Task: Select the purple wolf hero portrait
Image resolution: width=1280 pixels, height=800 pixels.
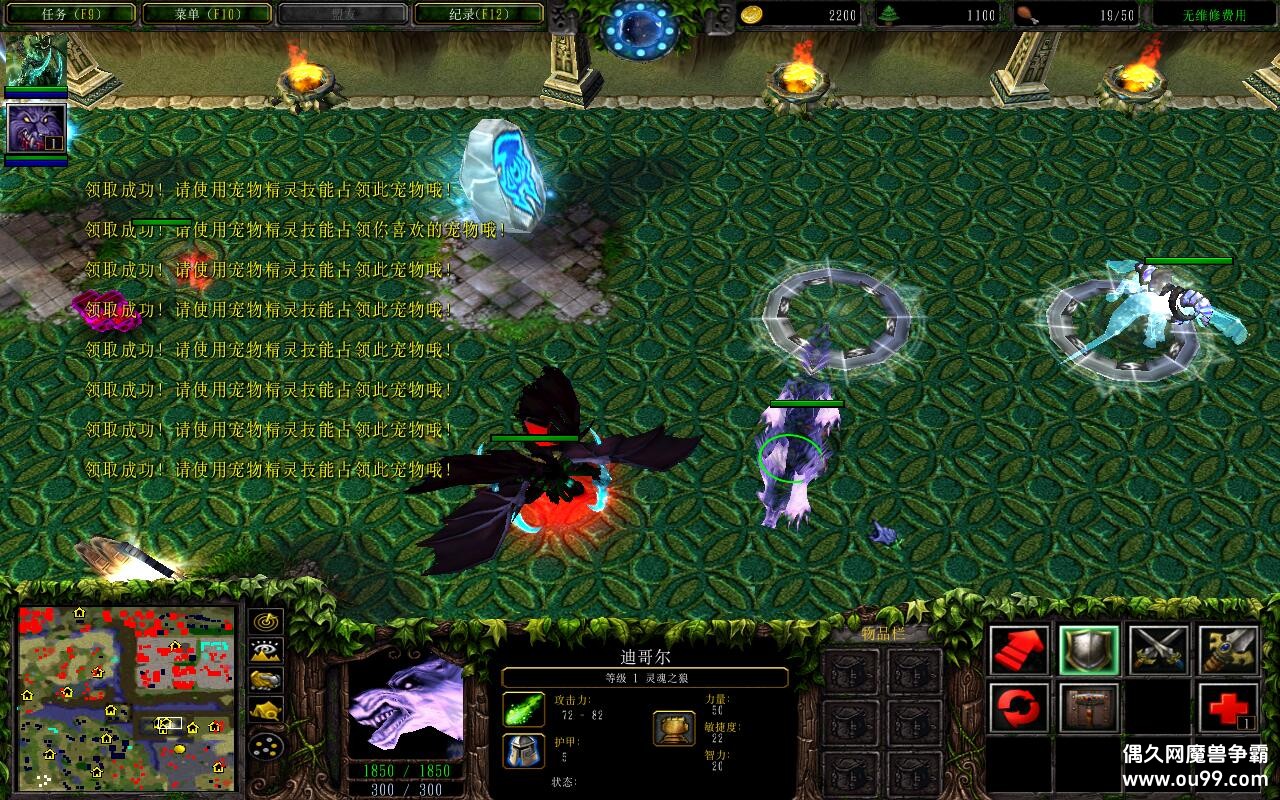Action: tap(37, 128)
